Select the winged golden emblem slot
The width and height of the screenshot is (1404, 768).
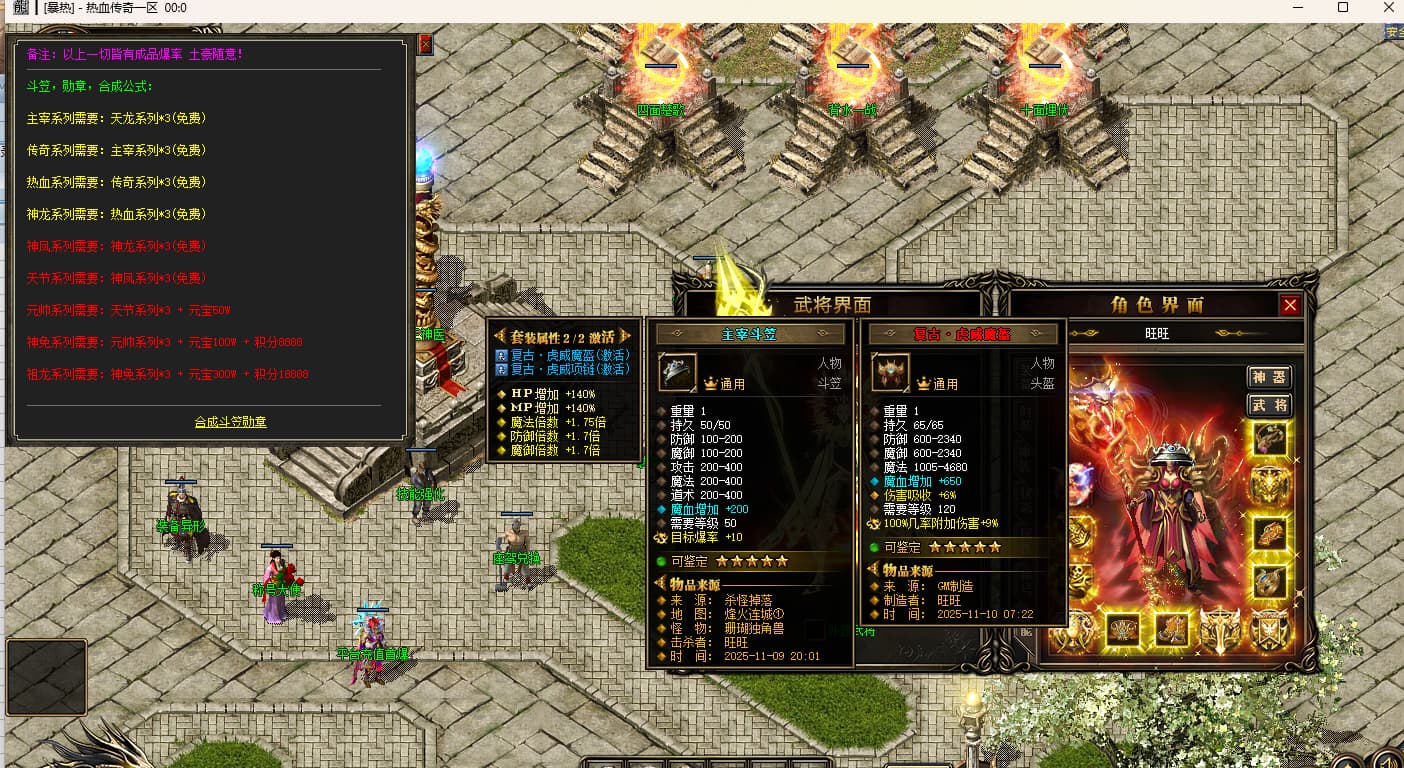[1220, 630]
